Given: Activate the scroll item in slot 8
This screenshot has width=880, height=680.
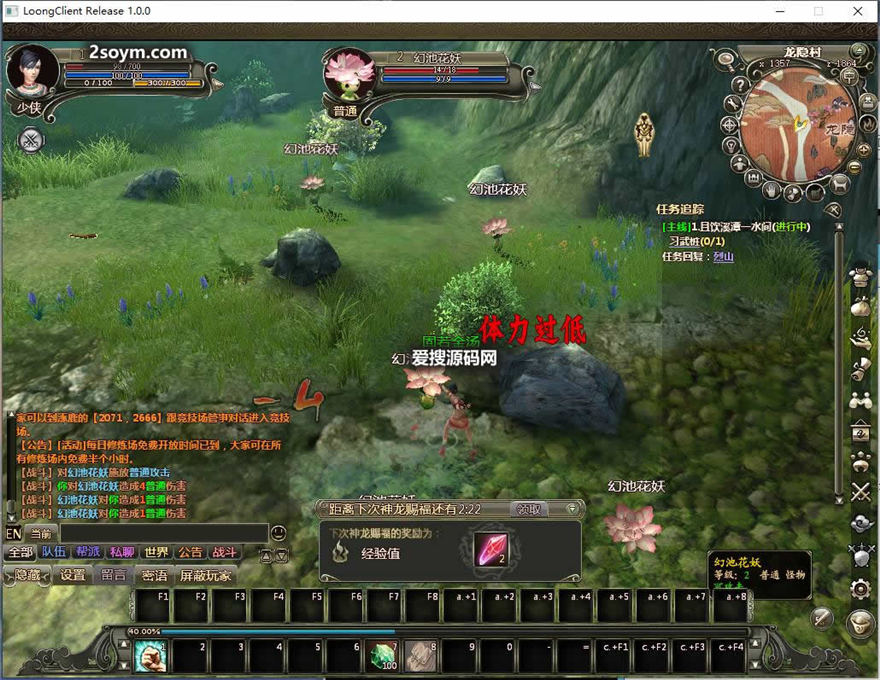Looking at the screenshot, I should pos(421,655).
